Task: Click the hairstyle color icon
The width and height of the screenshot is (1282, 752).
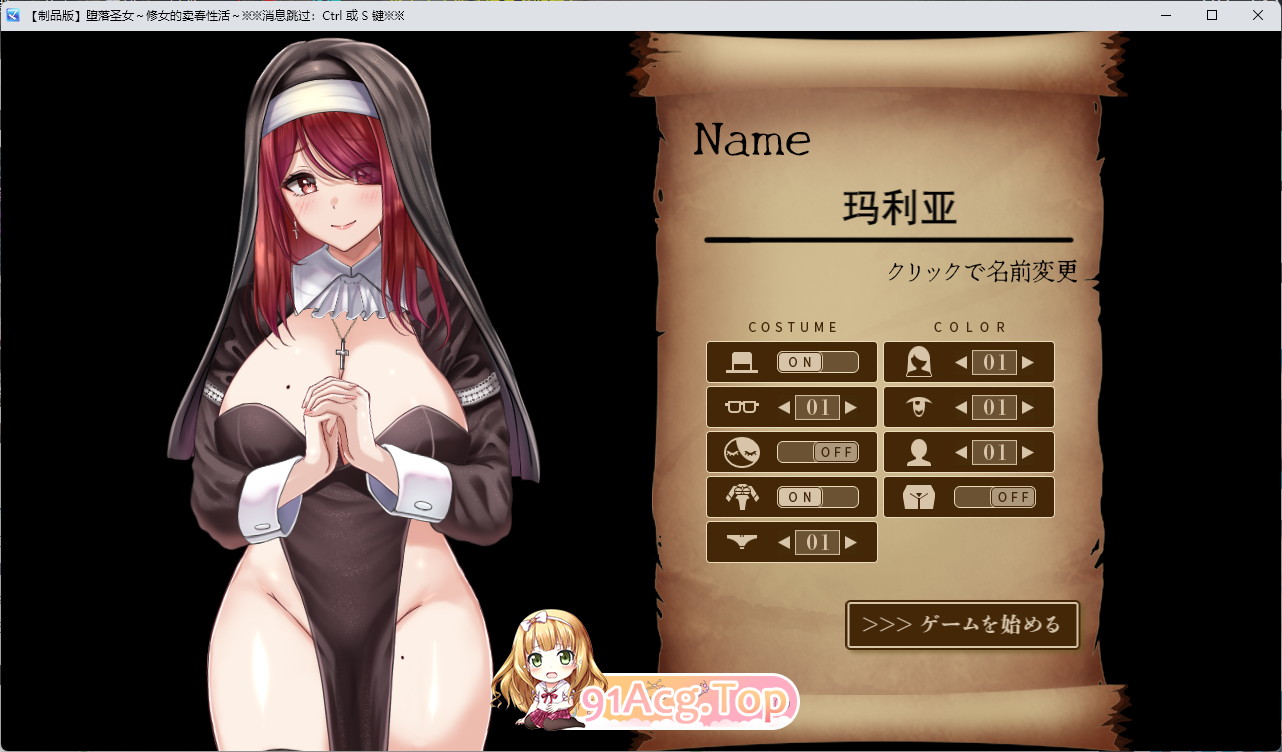Action: coord(917,362)
